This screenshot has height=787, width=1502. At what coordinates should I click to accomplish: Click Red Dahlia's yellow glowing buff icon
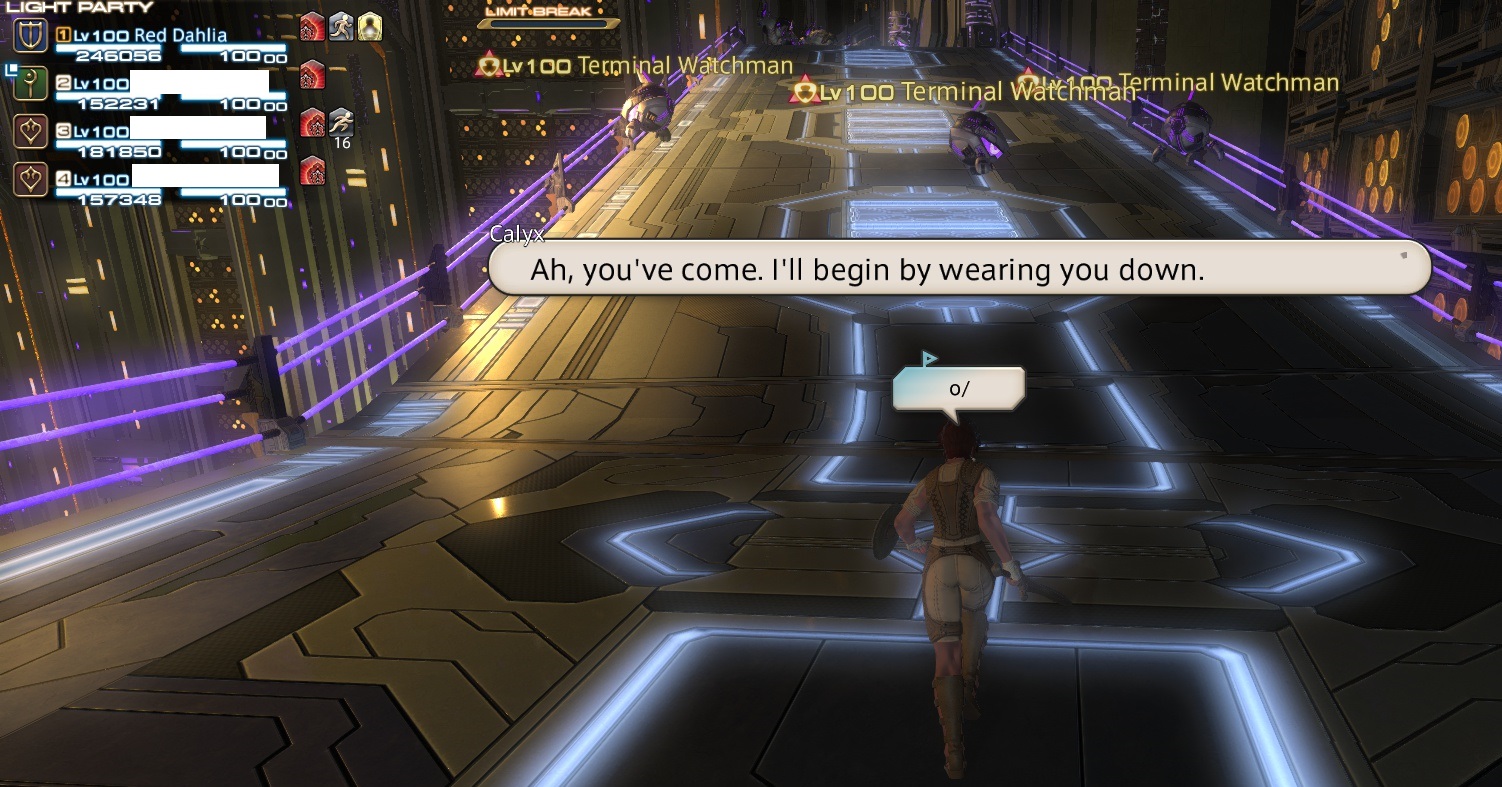(370, 27)
